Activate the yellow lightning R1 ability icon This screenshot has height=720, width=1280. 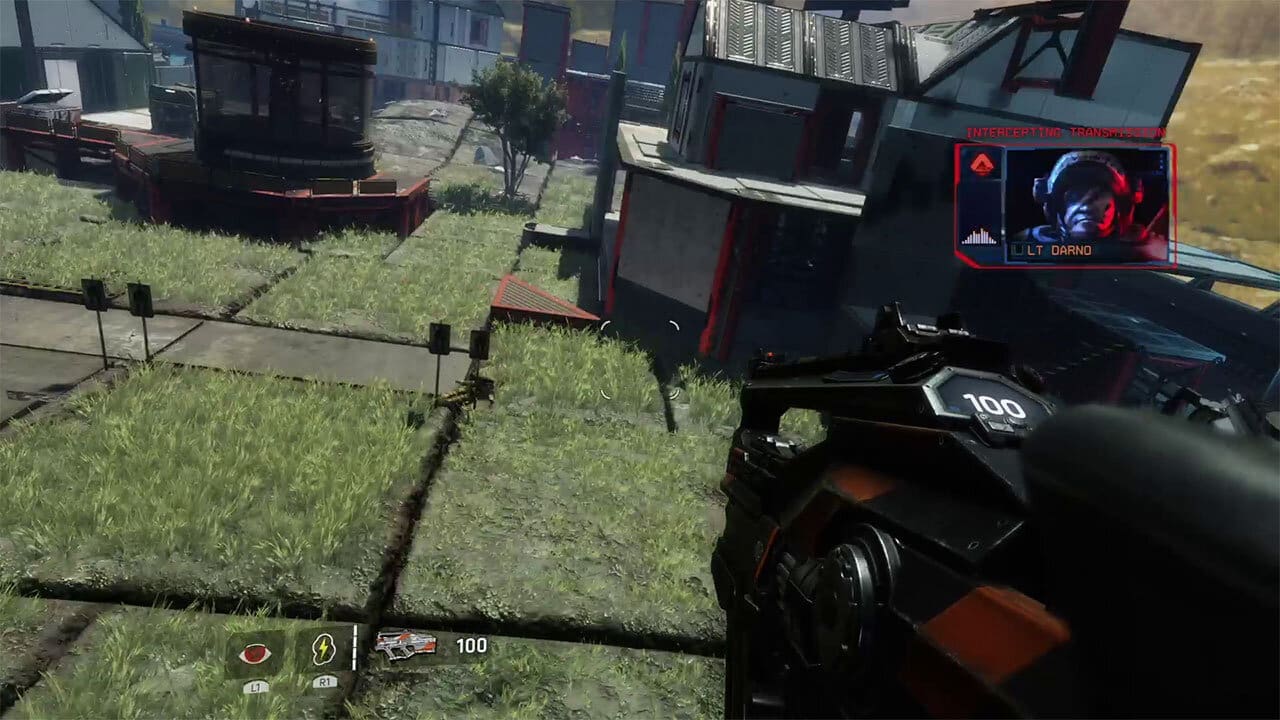(x=322, y=649)
